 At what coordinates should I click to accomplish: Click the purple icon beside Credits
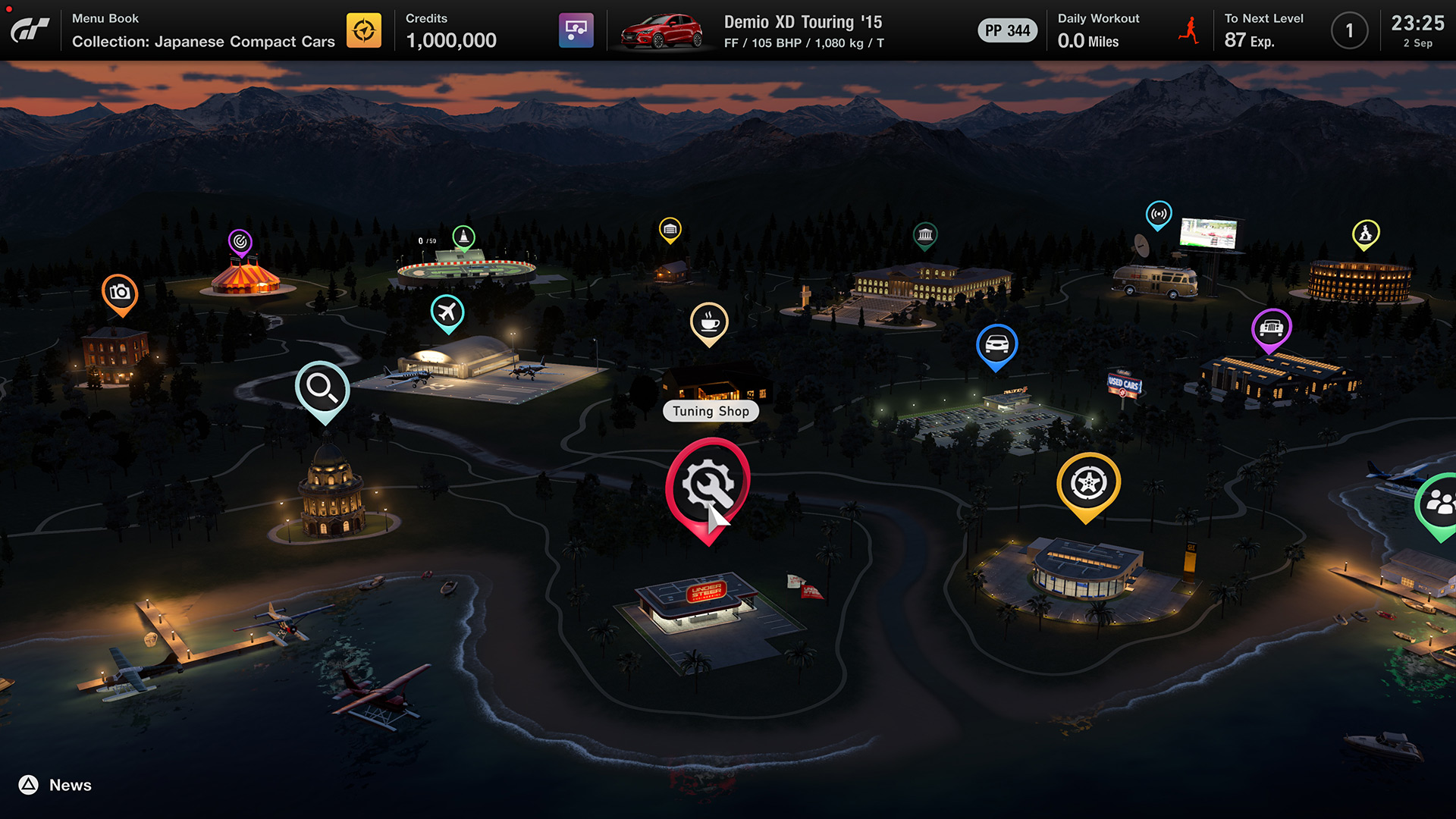click(576, 30)
